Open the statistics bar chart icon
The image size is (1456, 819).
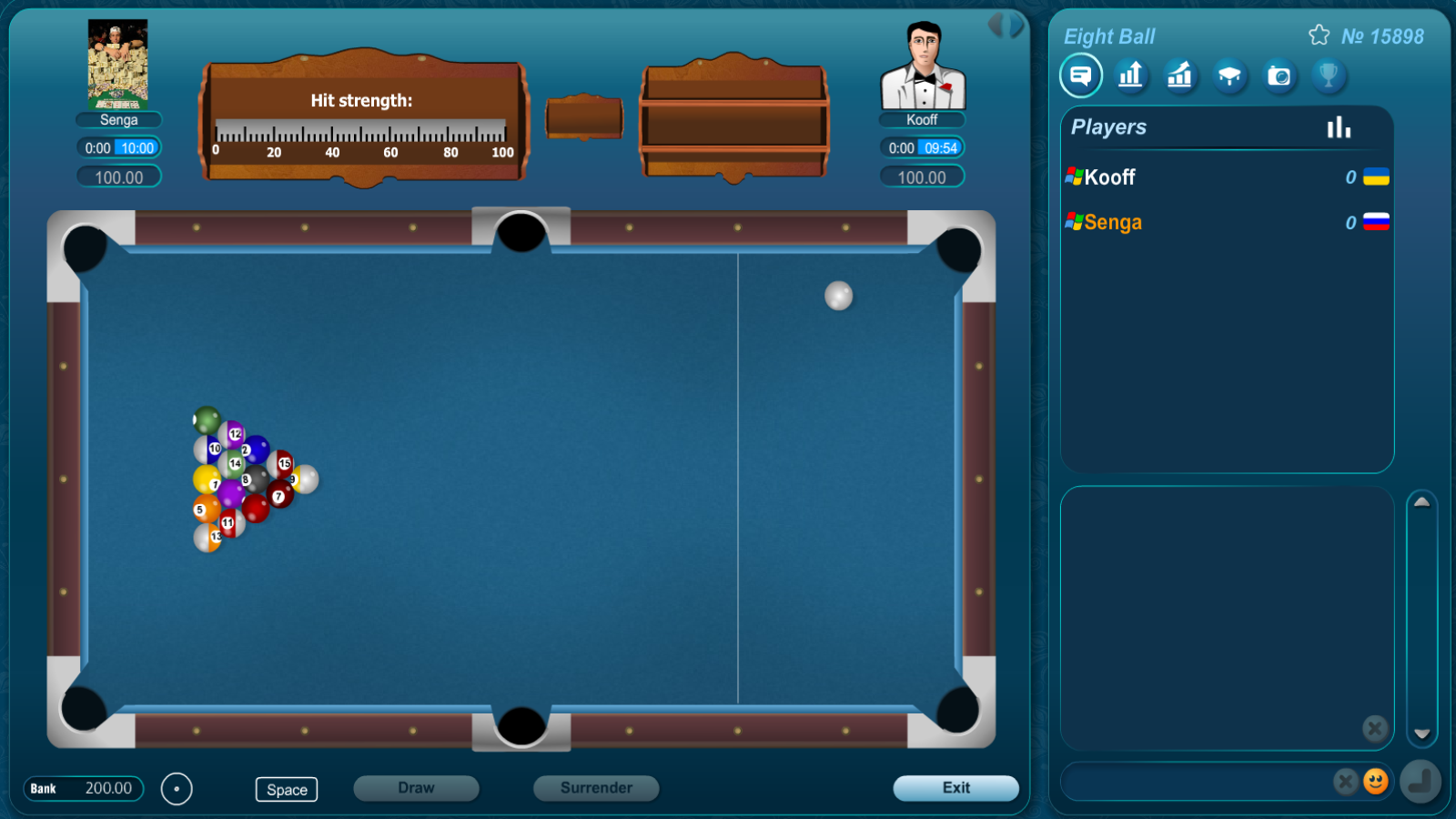pos(1130,76)
